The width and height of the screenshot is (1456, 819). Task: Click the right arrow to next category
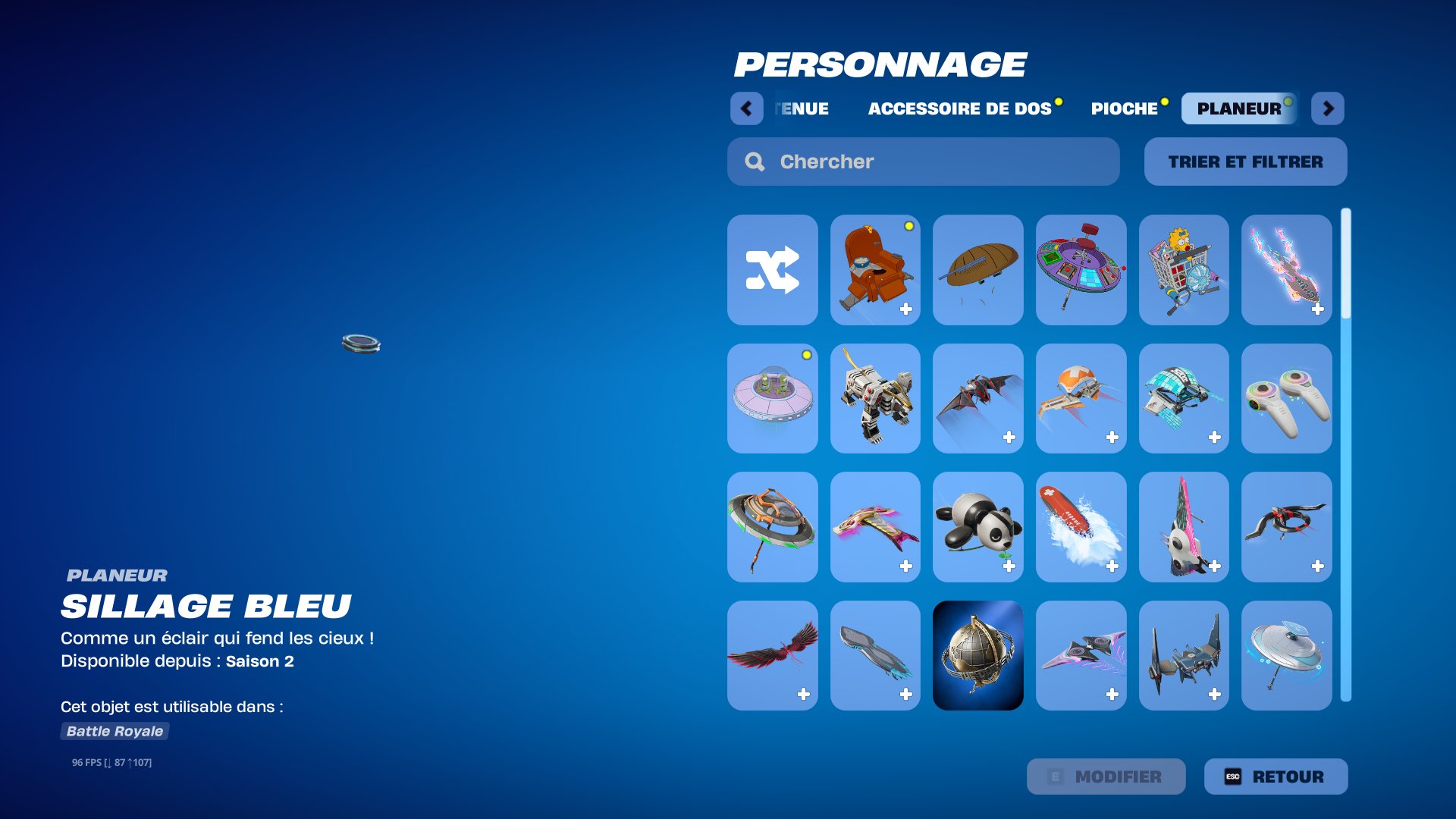(x=1329, y=108)
